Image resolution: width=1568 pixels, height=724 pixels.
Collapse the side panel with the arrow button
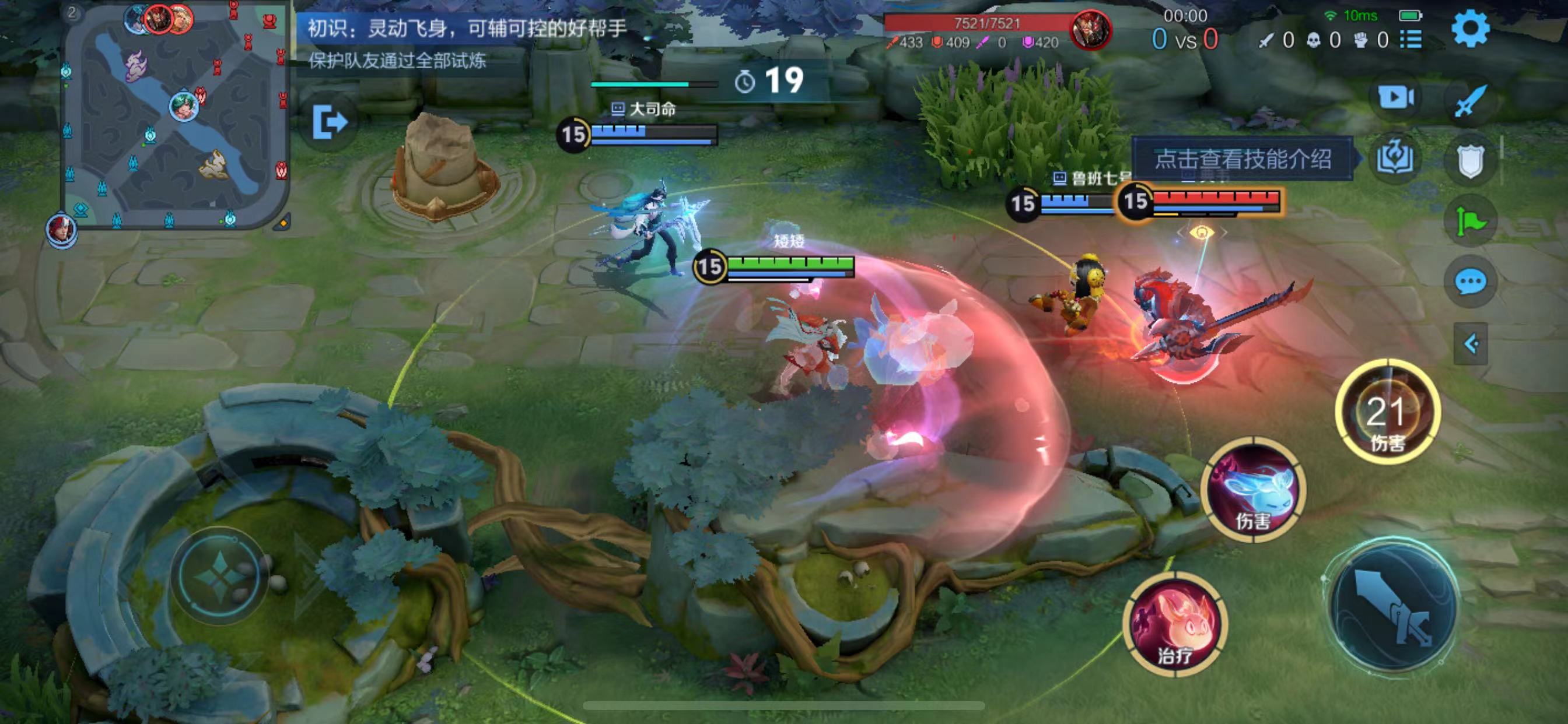[1471, 345]
